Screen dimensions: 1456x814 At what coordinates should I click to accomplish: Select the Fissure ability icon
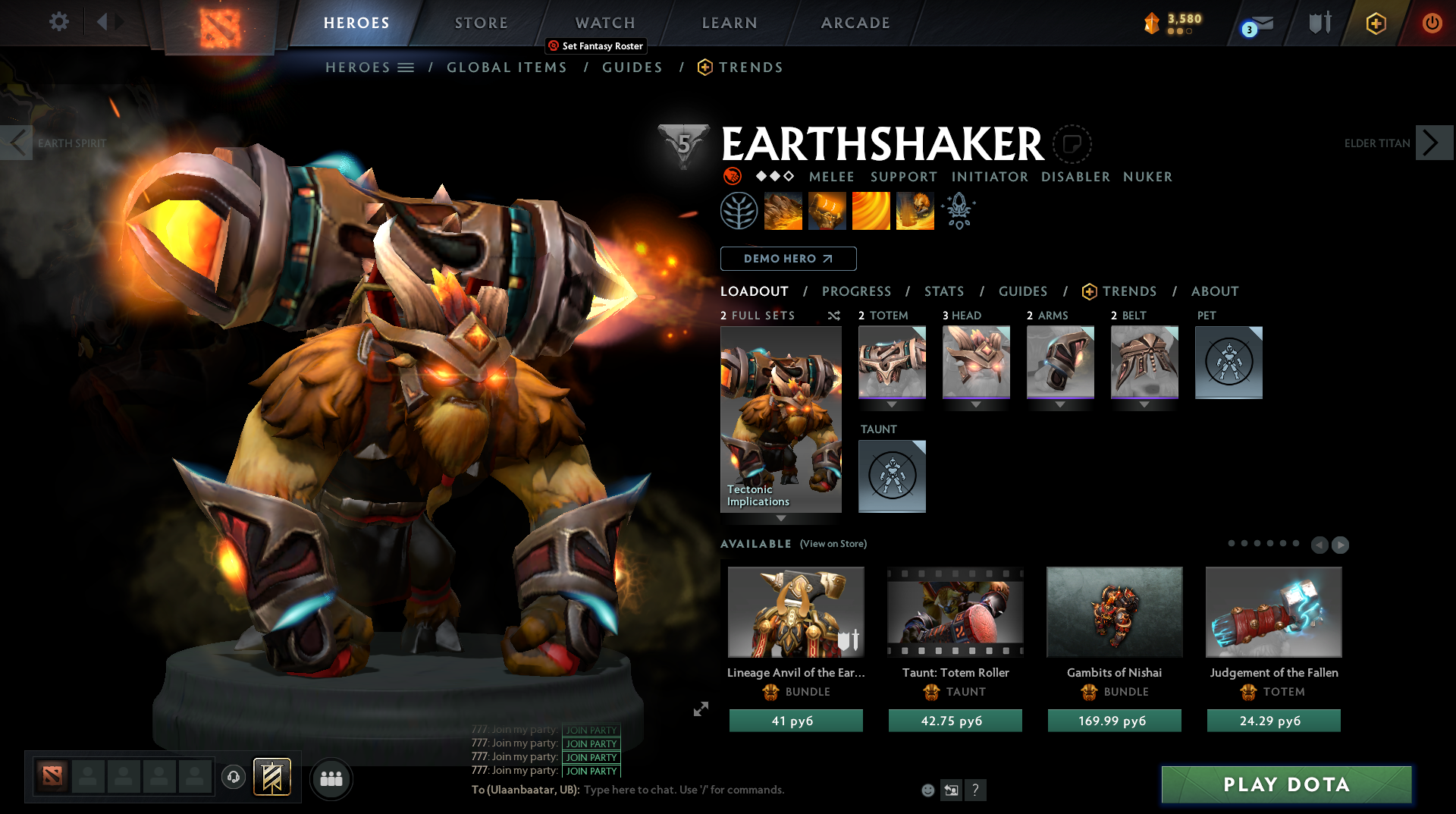[783, 211]
